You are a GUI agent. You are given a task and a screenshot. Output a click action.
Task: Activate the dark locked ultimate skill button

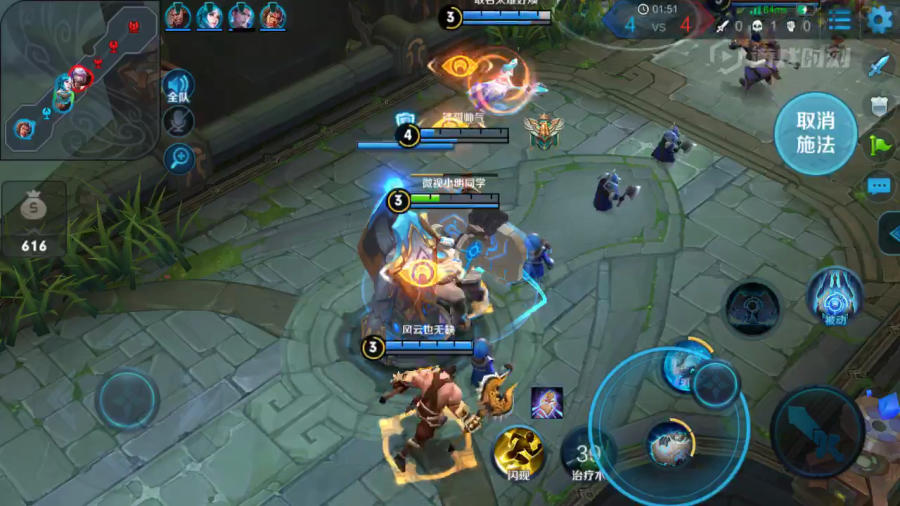pyautogui.click(x=752, y=308)
